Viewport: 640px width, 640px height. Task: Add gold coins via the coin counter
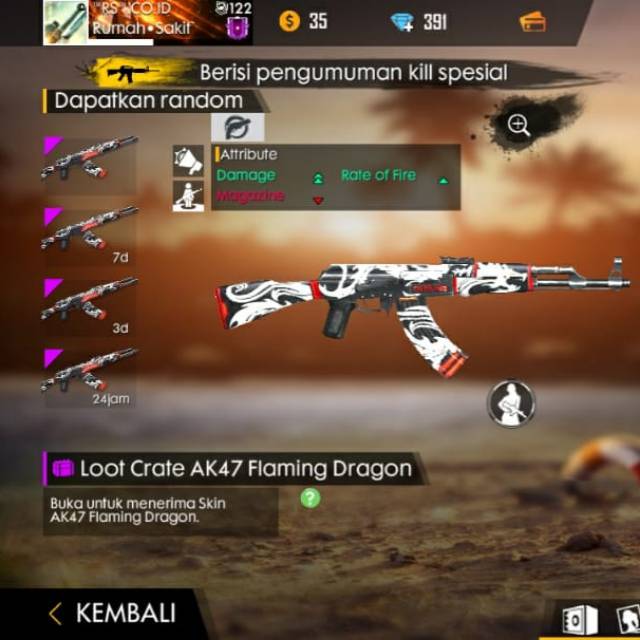(304, 21)
